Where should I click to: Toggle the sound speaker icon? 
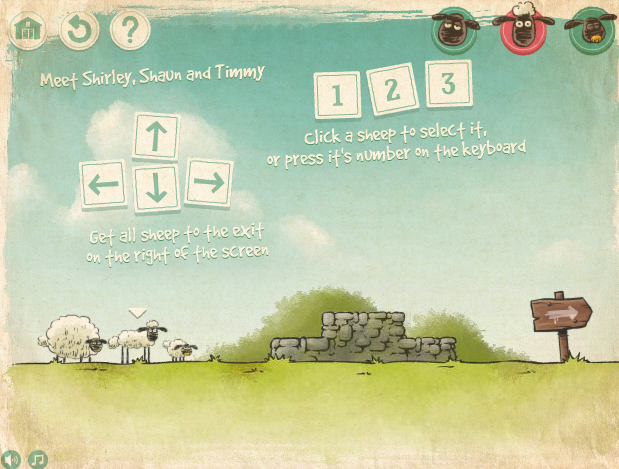[x=11, y=459]
